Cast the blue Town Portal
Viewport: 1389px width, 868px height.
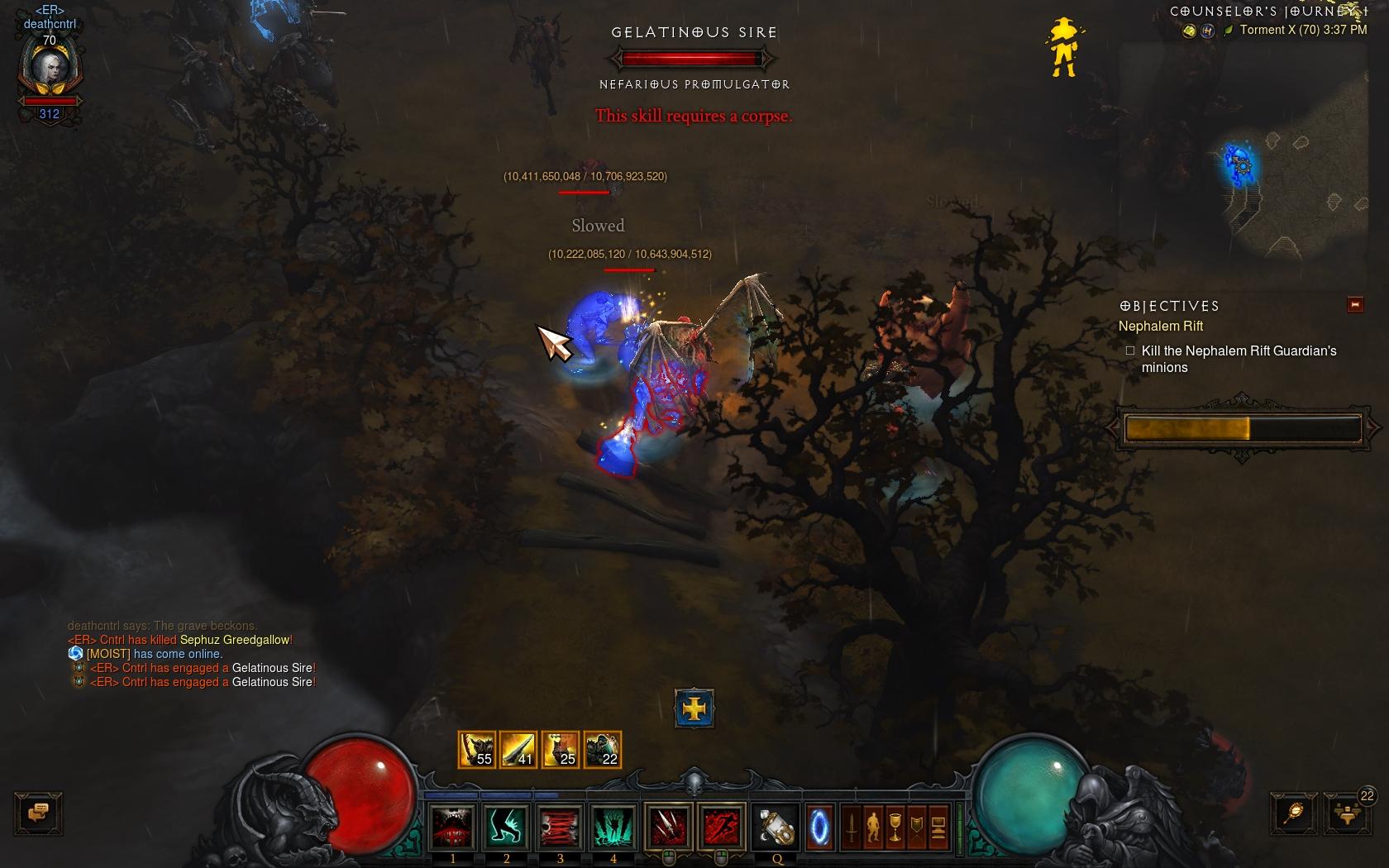pyautogui.click(x=819, y=826)
